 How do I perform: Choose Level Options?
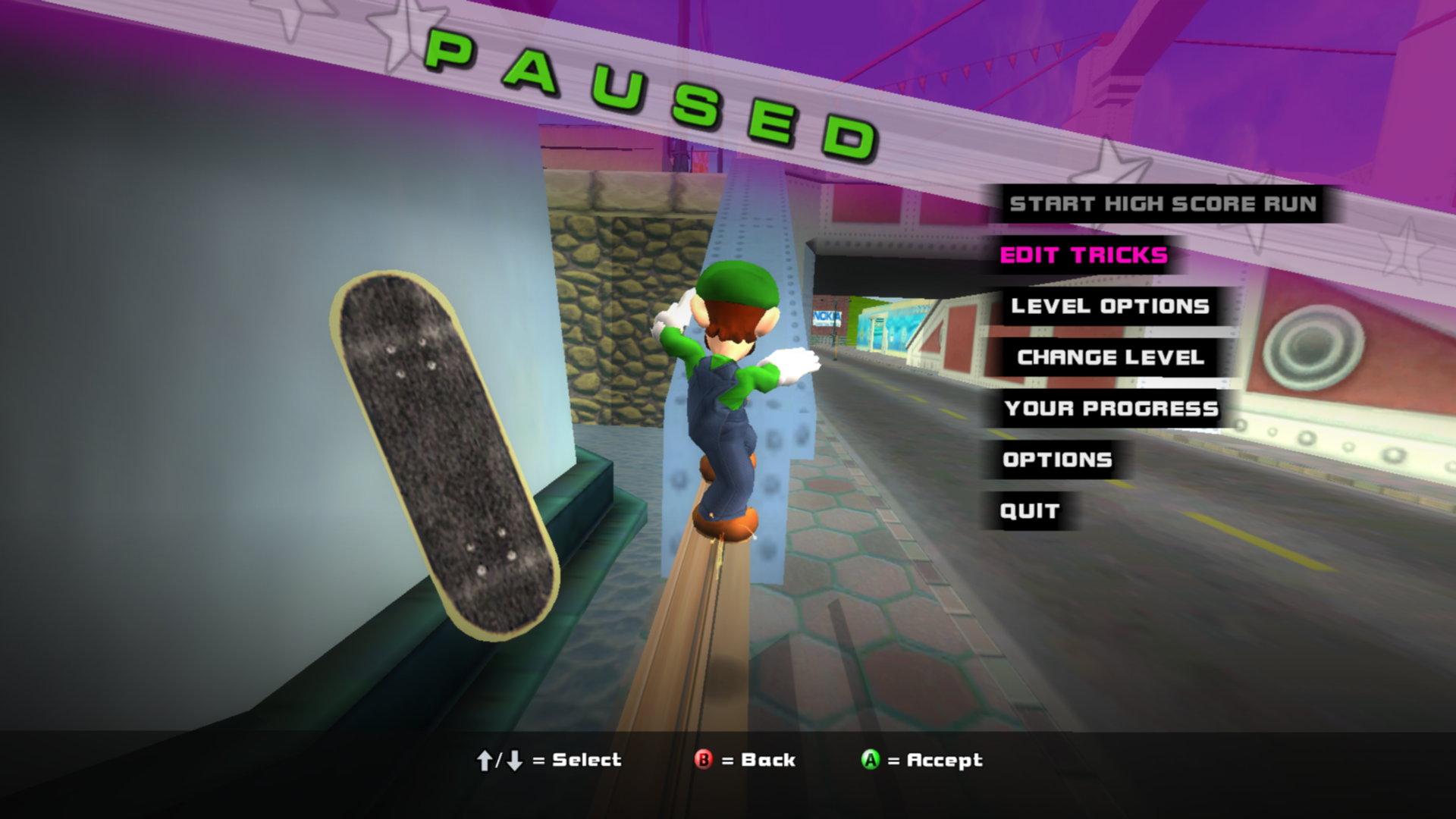click(1110, 306)
